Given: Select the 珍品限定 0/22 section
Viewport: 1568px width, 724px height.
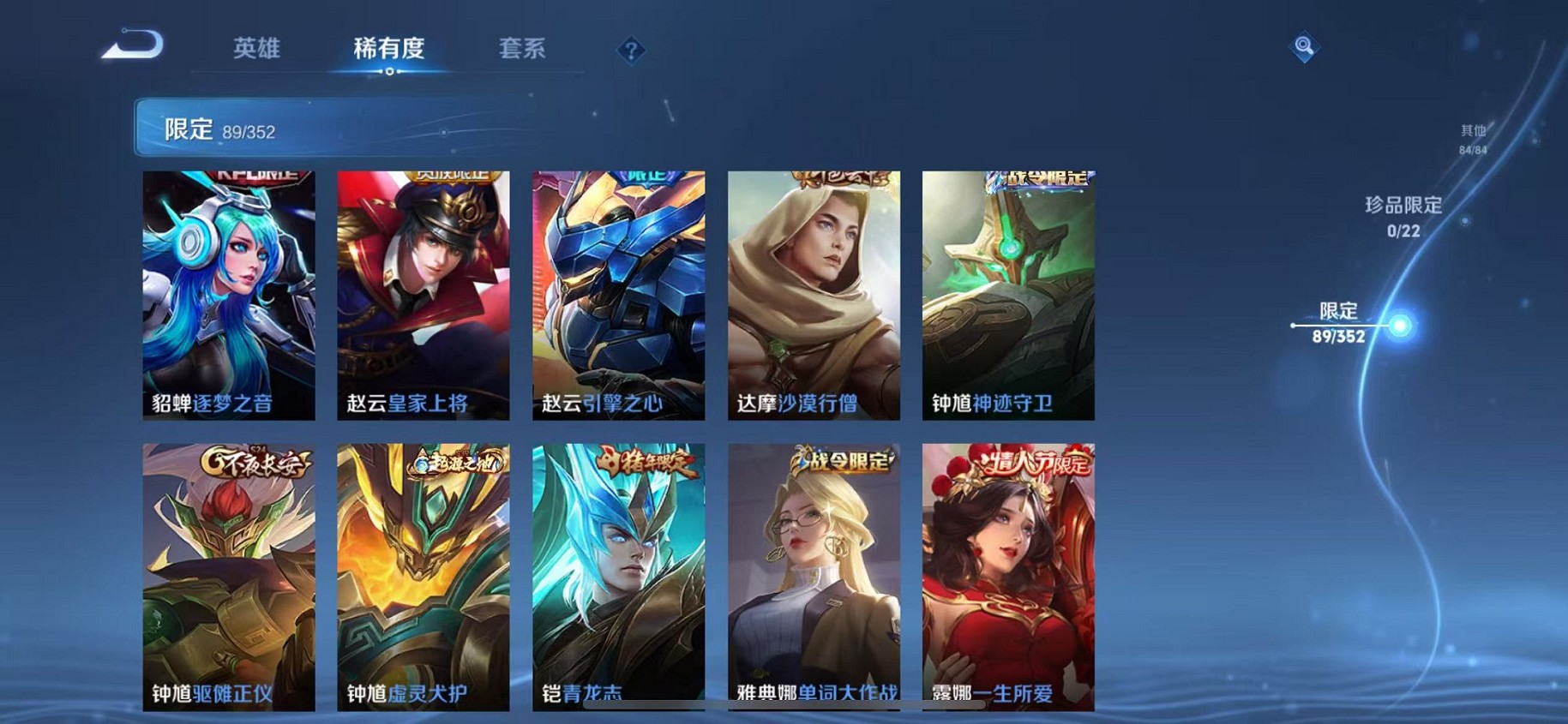Looking at the screenshot, I should pos(1402,214).
